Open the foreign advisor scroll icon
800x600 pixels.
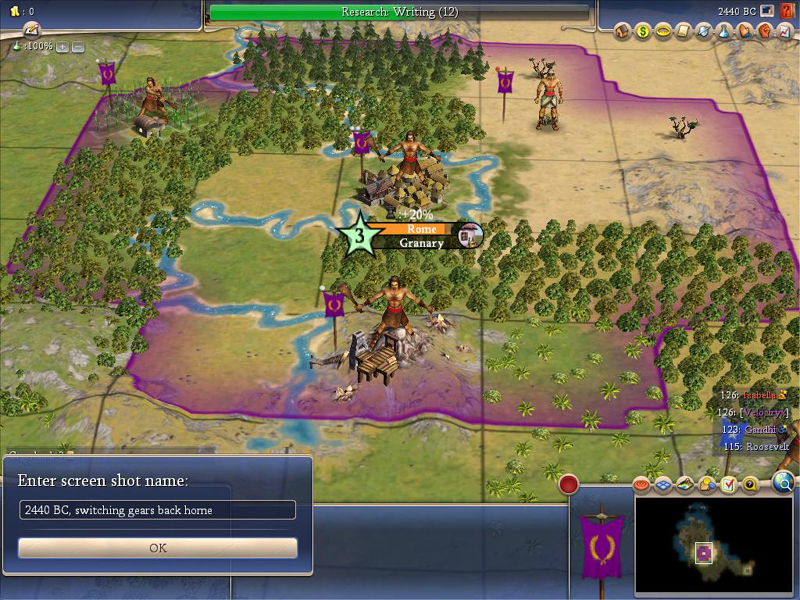tap(684, 31)
